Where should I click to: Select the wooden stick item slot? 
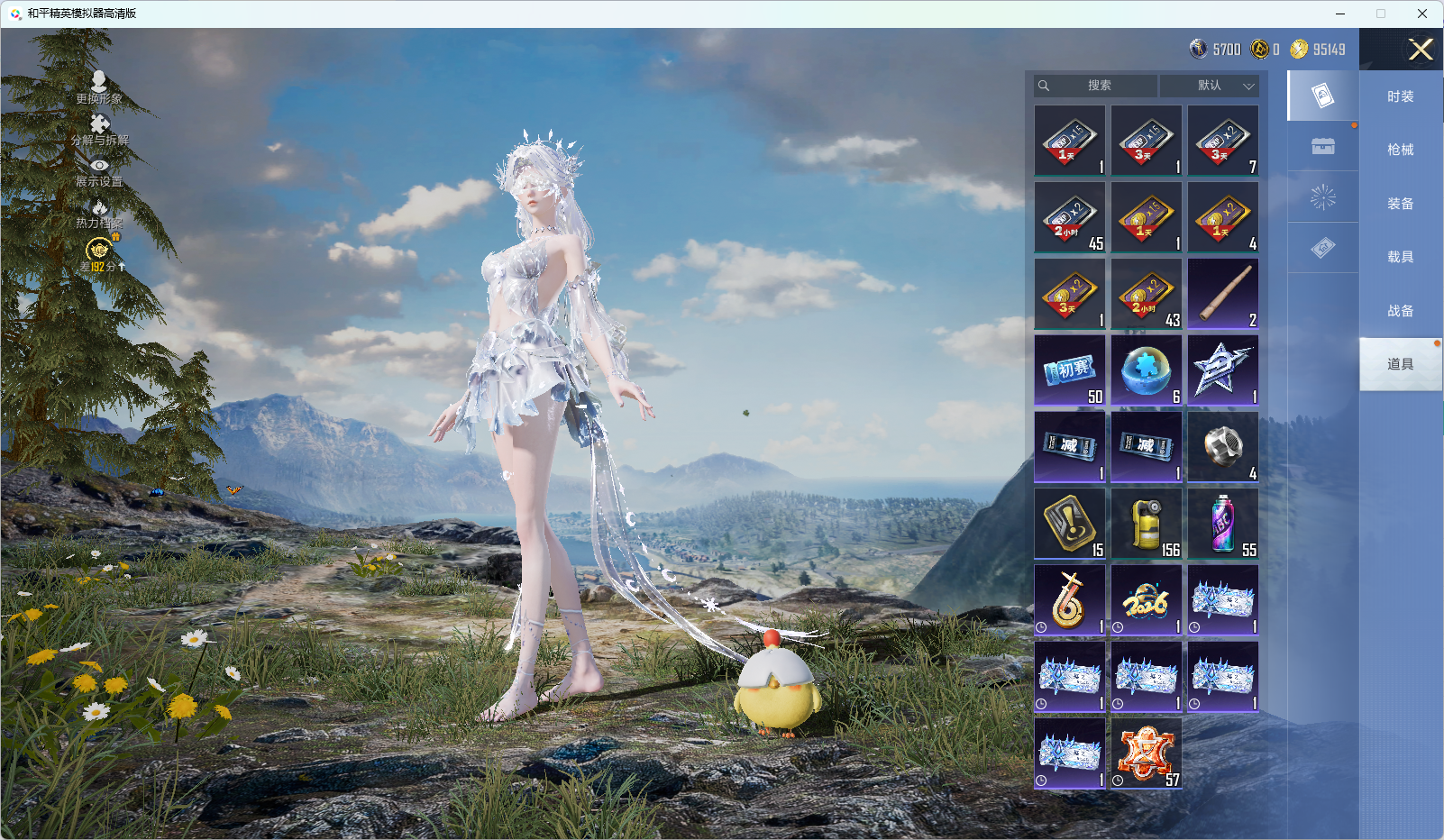tap(1223, 294)
